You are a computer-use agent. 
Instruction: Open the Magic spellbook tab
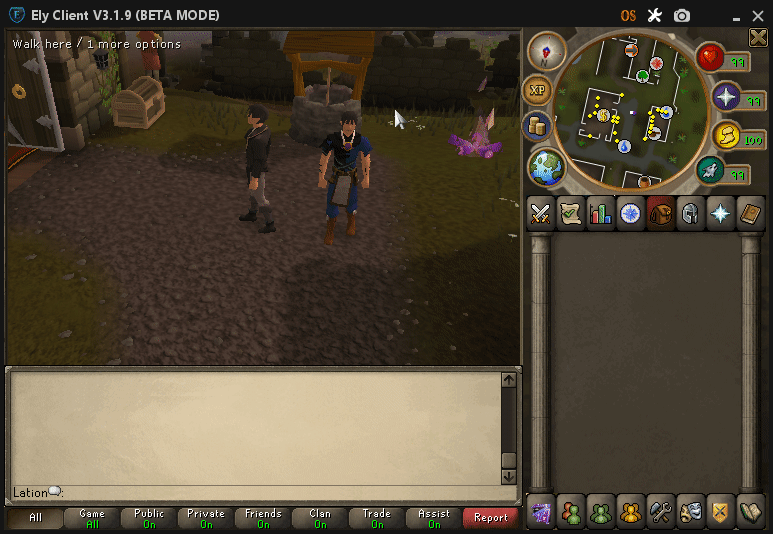click(750, 213)
